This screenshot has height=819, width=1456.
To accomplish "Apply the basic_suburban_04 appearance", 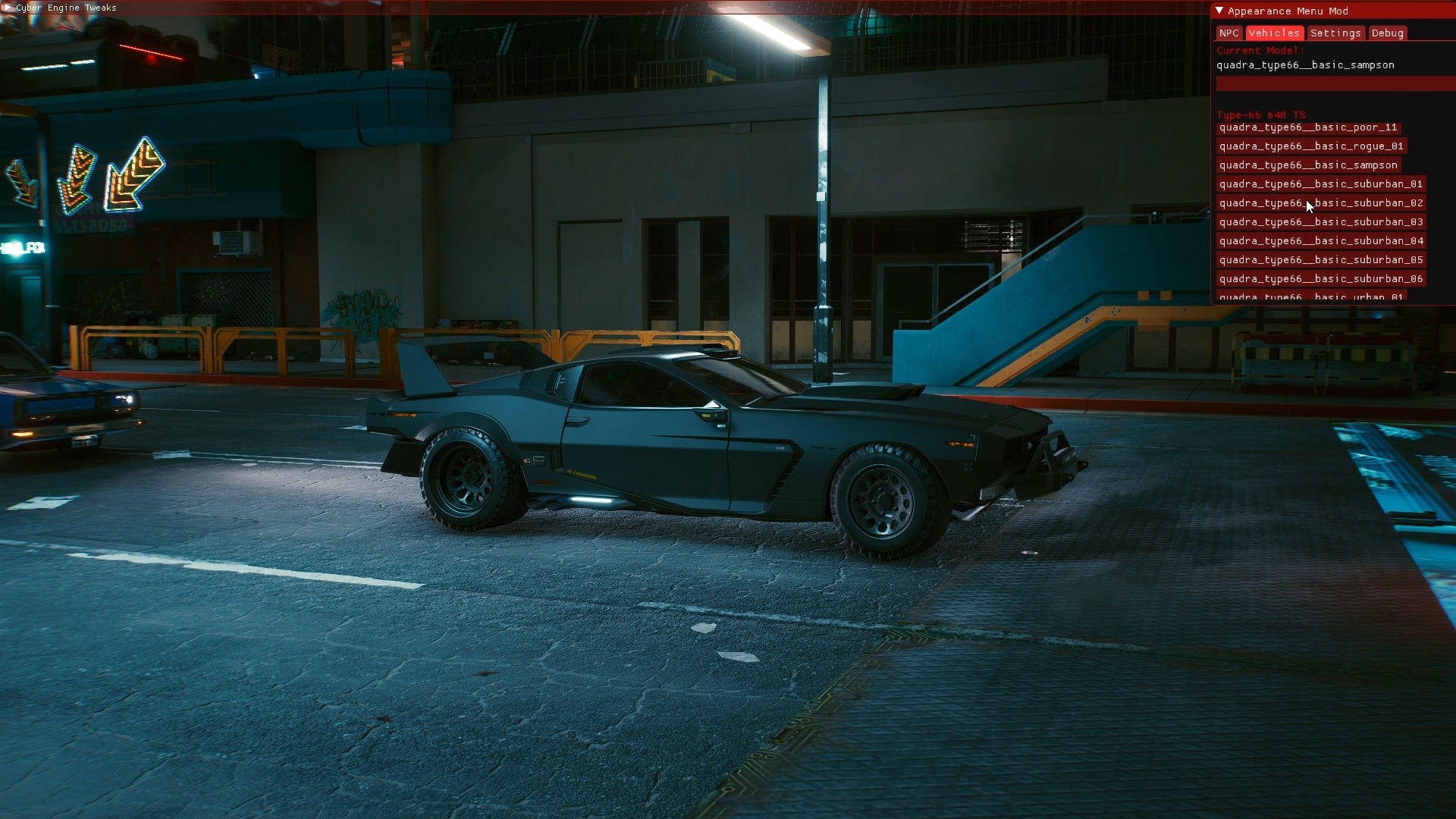I will pyautogui.click(x=1321, y=241).
